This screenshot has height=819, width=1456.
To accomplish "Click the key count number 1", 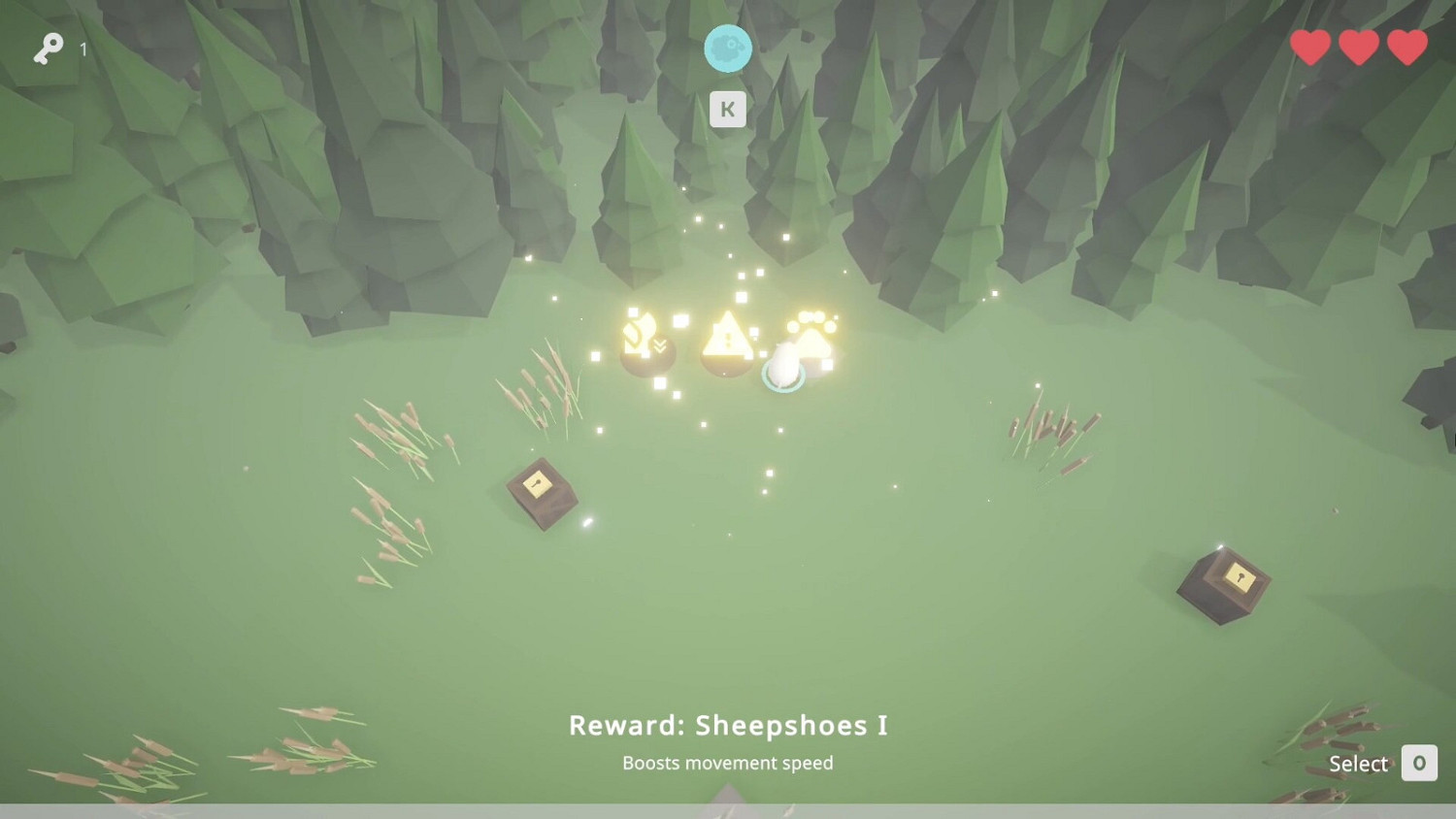I will click(x=83, y=49).
